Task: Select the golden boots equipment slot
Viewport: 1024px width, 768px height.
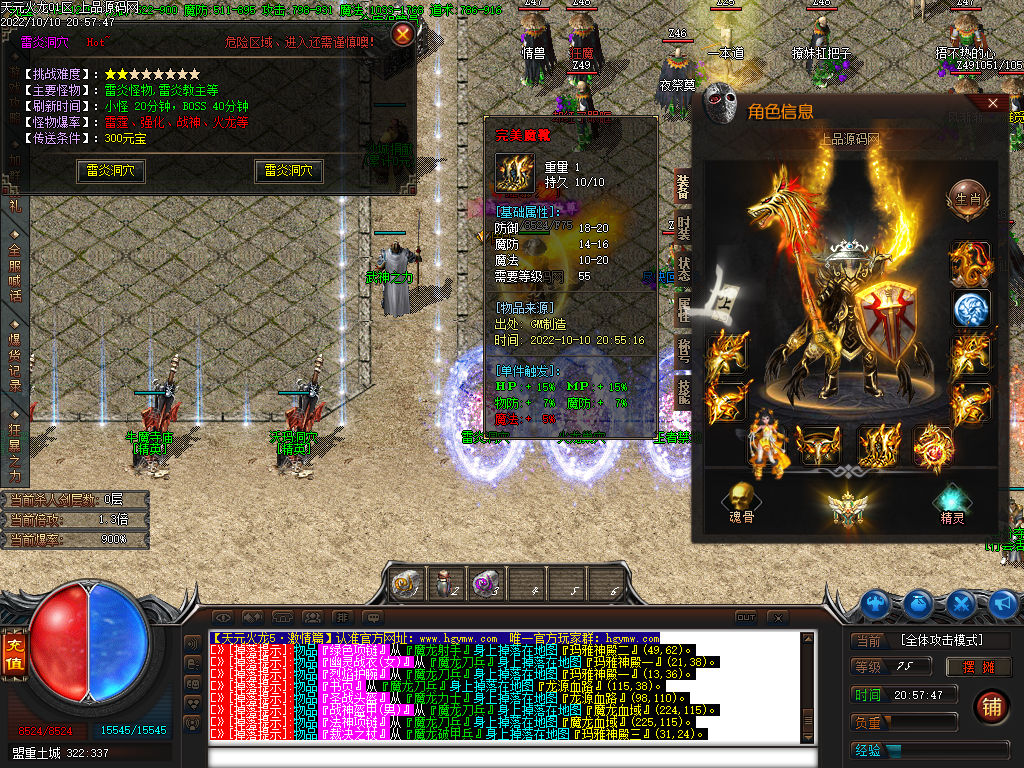Action: 879,446
